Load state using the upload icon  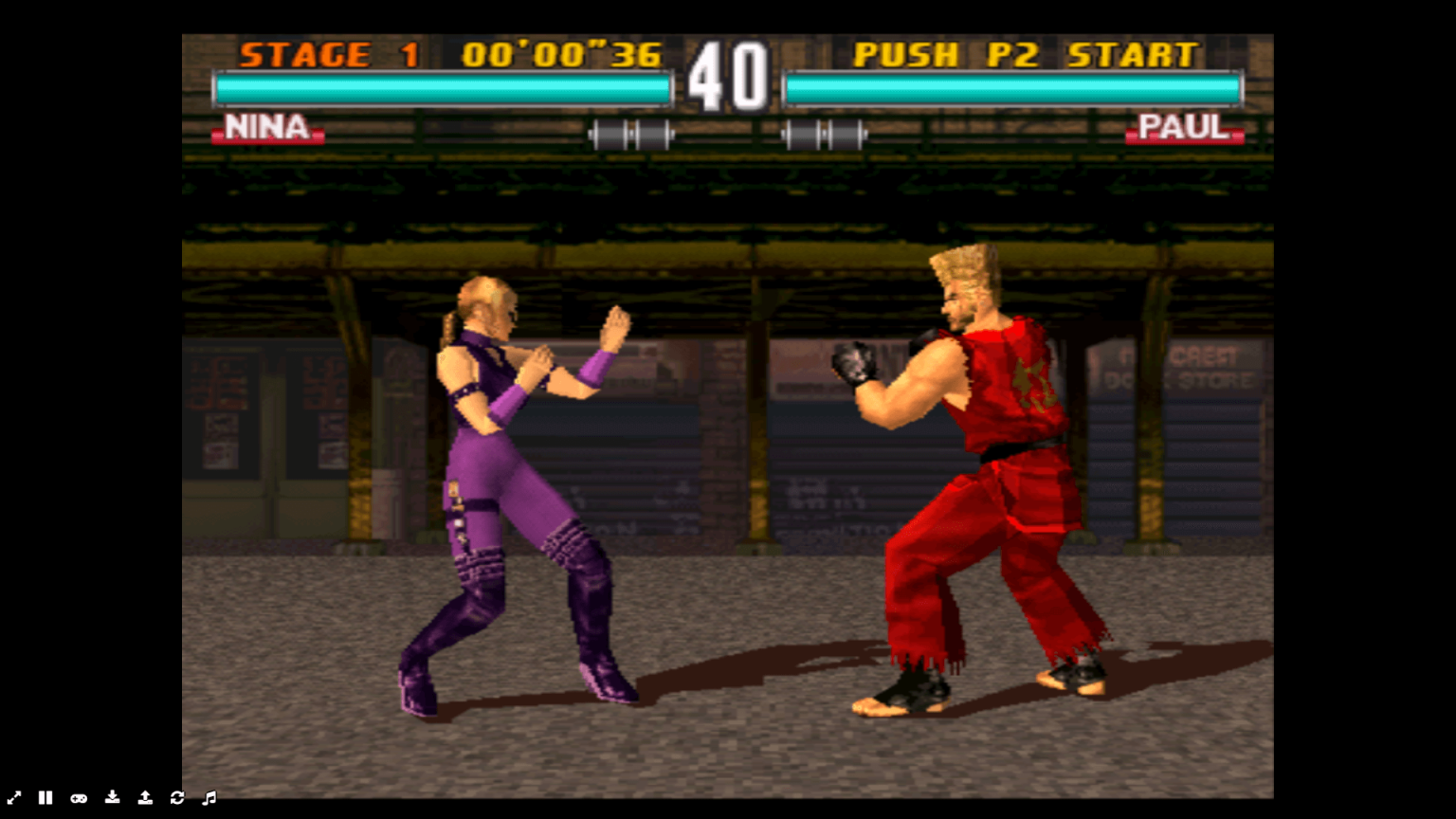[145, 798]
